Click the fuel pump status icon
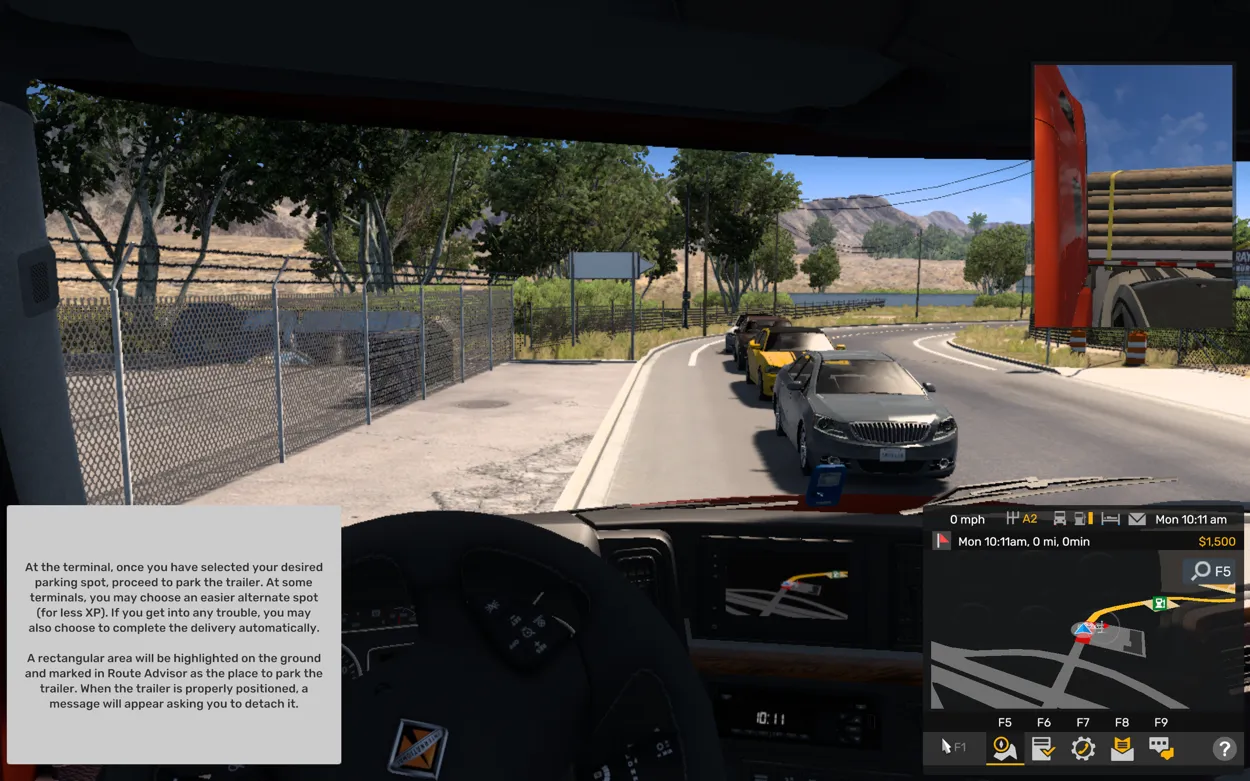Image resolution: width=1250 pixels, height=781 pixels. click(x=1083, y=519)
